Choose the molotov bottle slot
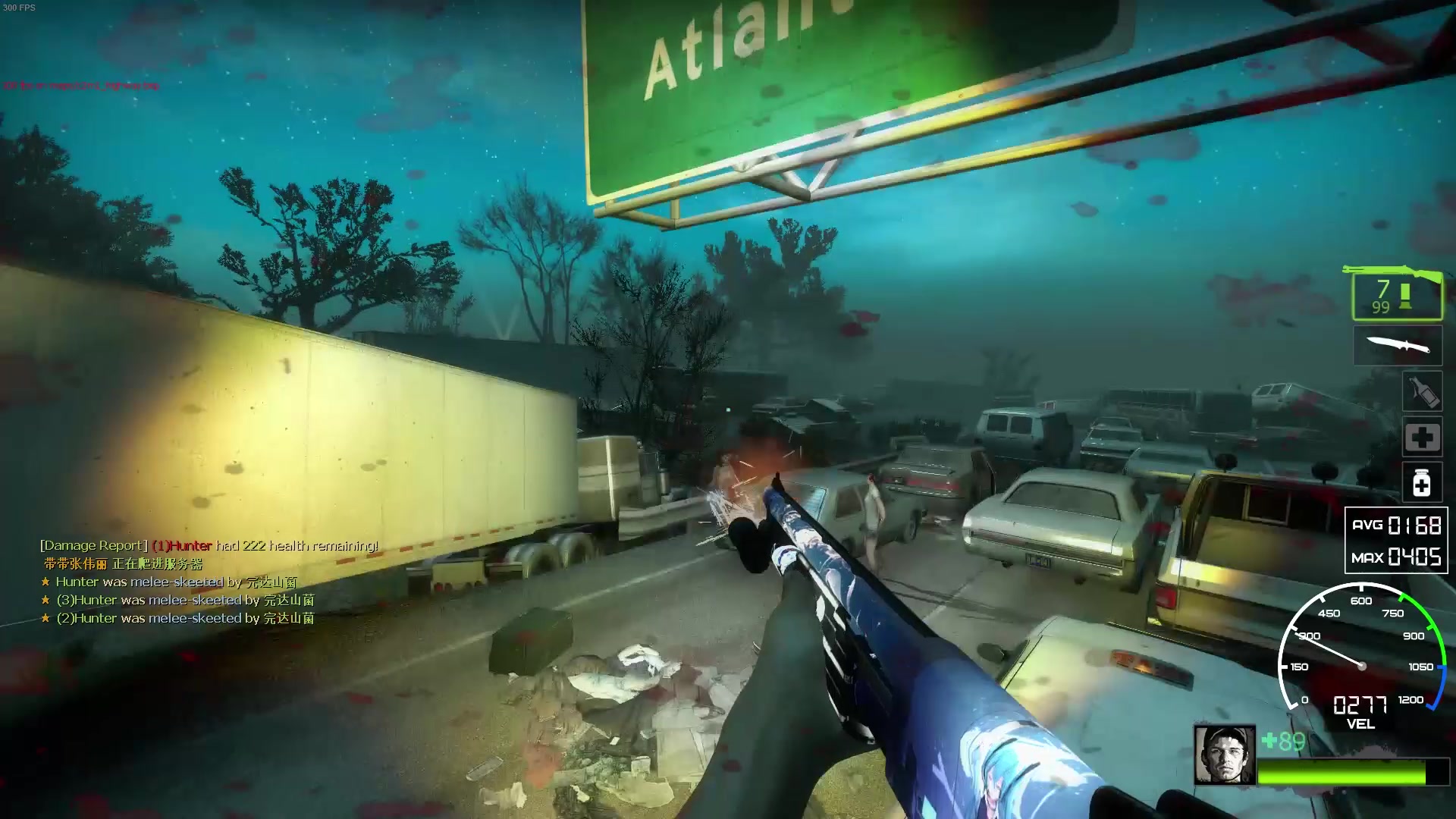 tap(1421, 392)
